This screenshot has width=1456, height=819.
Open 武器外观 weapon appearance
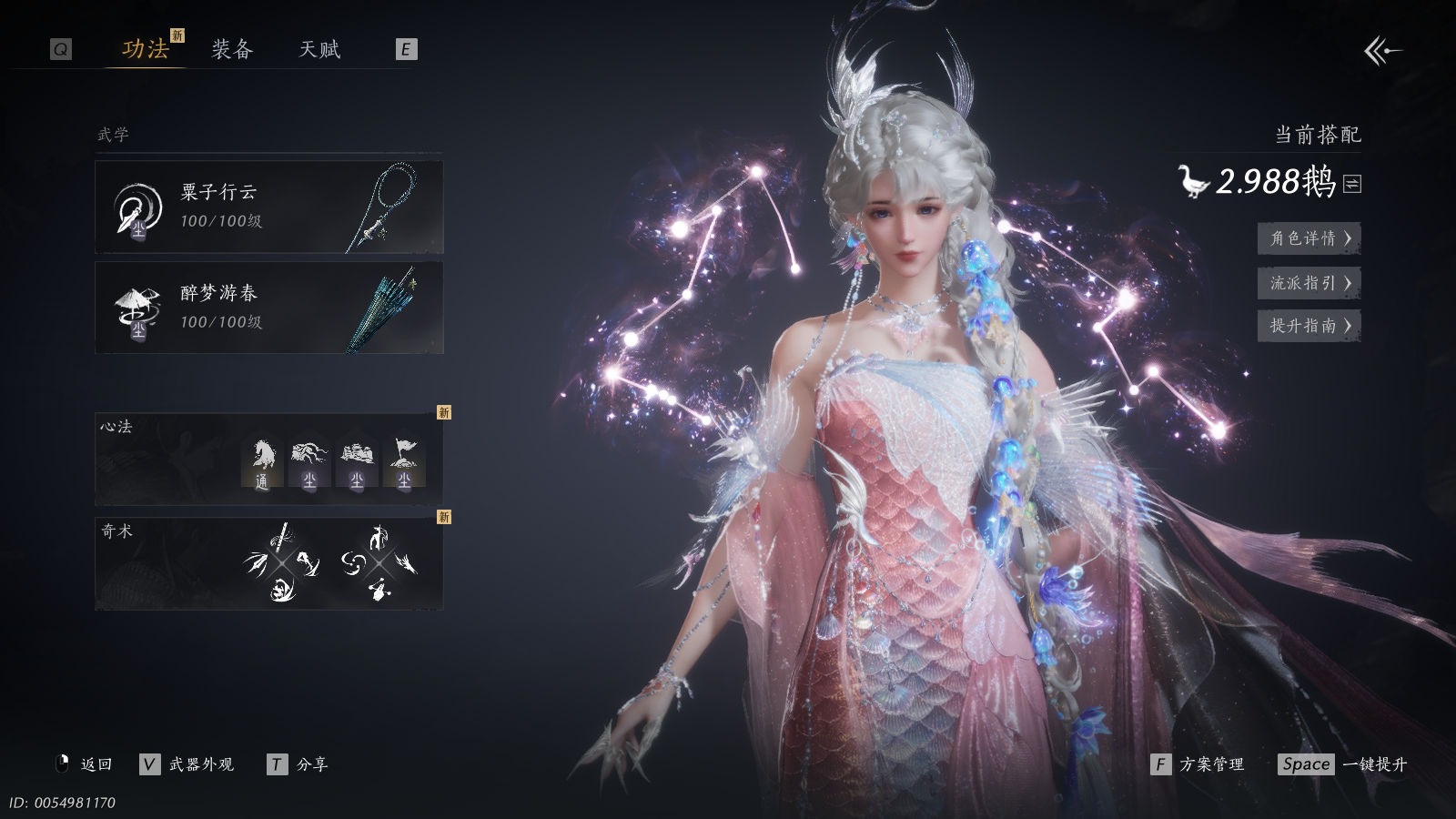pos(188,764)
